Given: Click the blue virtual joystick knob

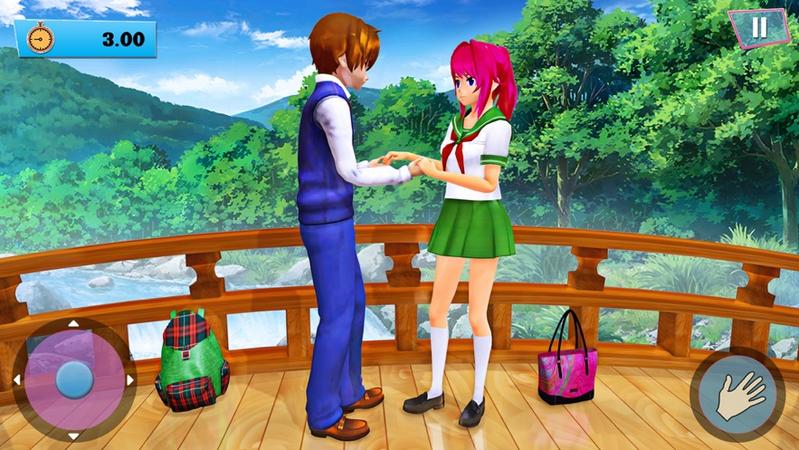Looking at the screenshot, I should (x=73, y=379).
